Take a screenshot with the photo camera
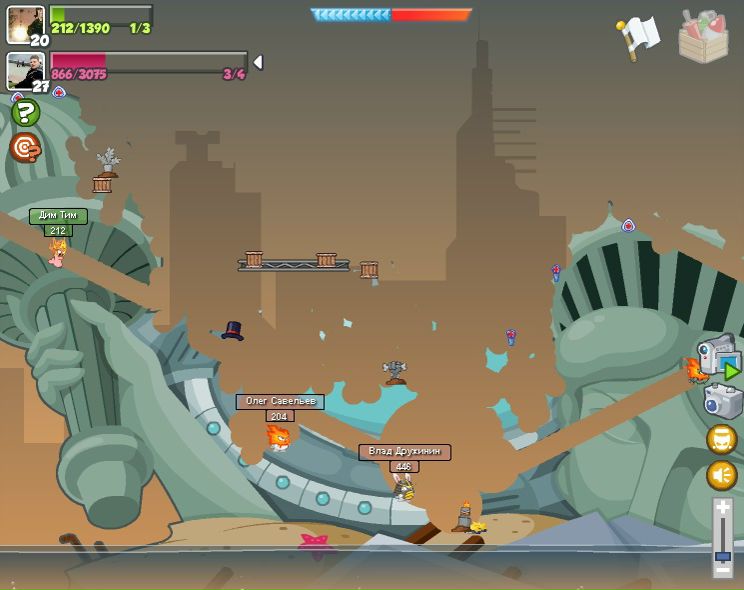Viewport: 744px width, 590px height. pyautogui.click(x=722, y=402)
